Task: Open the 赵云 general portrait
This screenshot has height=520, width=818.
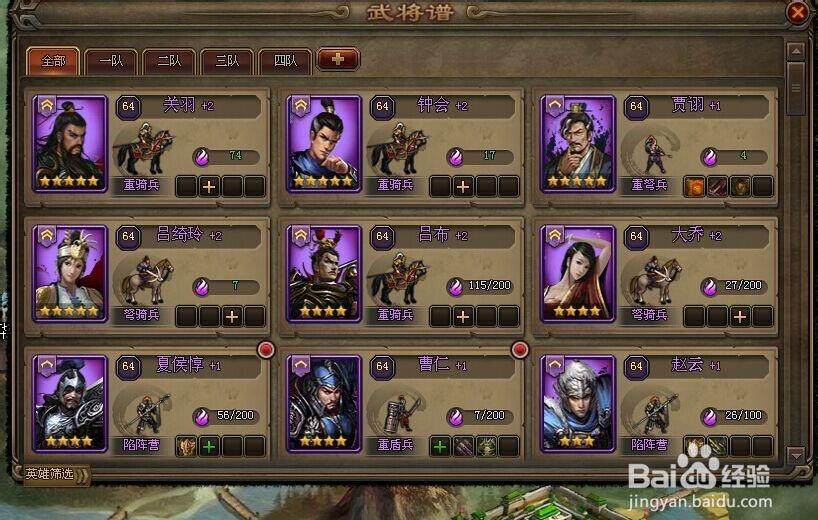Action: 578,403
